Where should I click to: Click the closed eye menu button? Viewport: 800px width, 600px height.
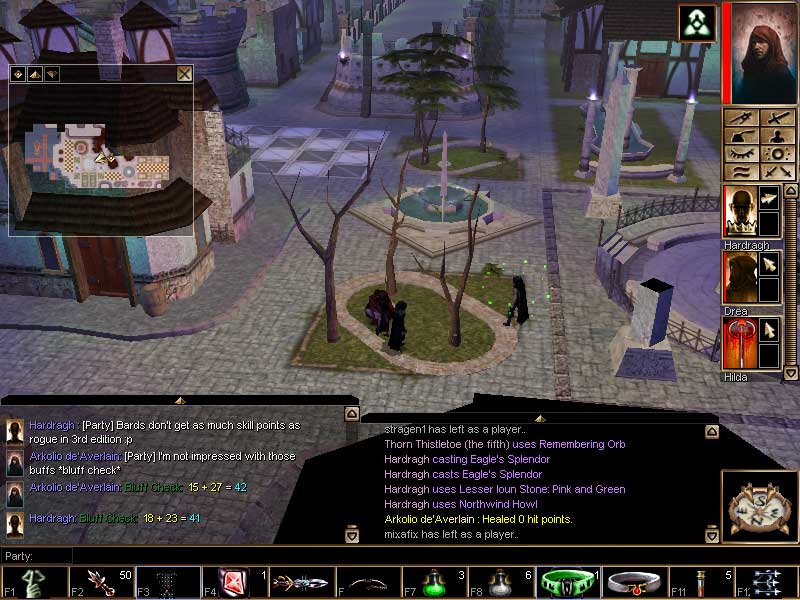(741, 154)
